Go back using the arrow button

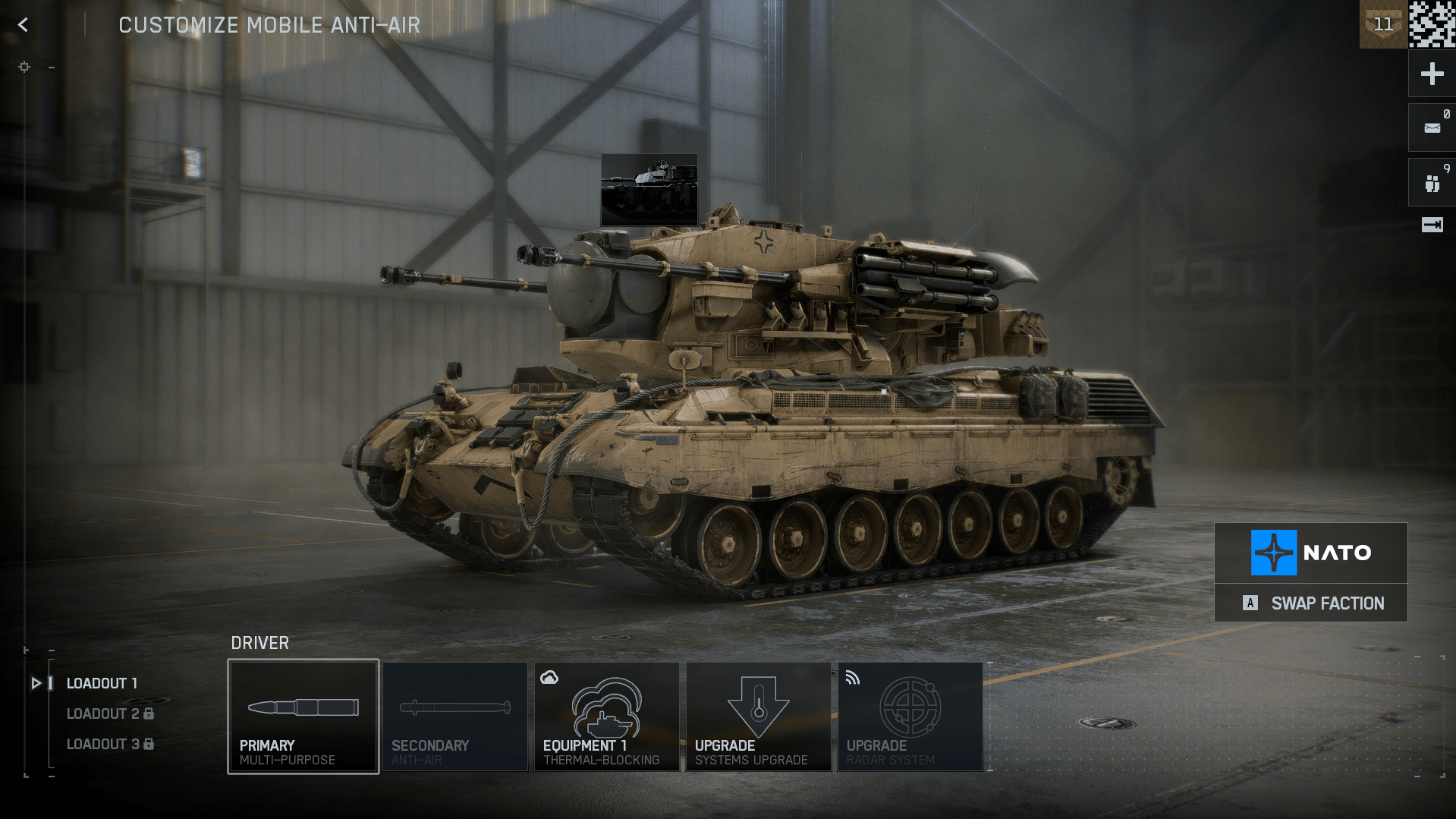click(x=24, y=25)
